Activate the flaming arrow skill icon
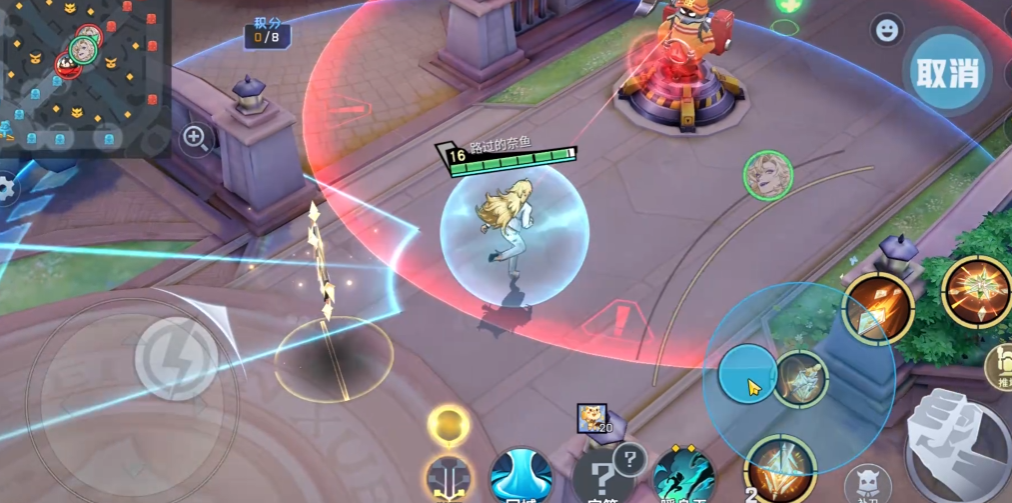 tap(877, 307)
